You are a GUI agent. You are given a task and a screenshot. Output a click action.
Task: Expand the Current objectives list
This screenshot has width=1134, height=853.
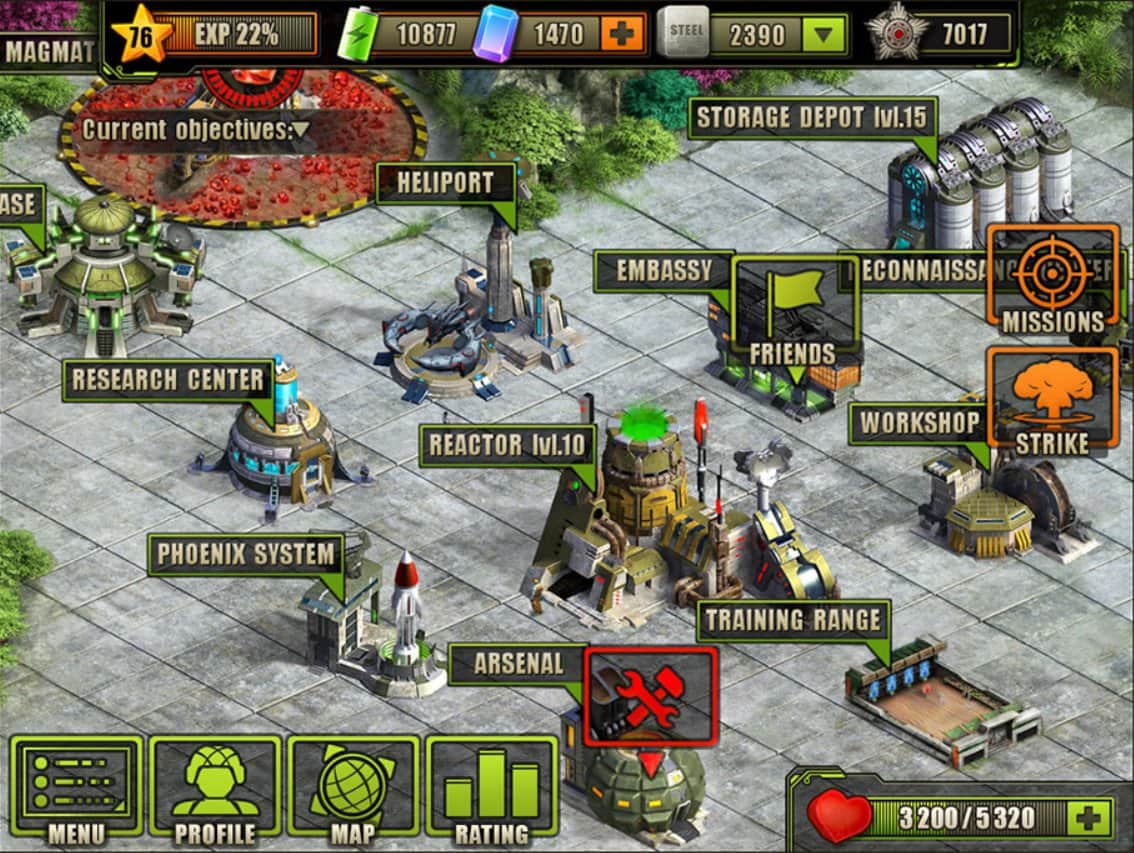(x=300, y=129)
